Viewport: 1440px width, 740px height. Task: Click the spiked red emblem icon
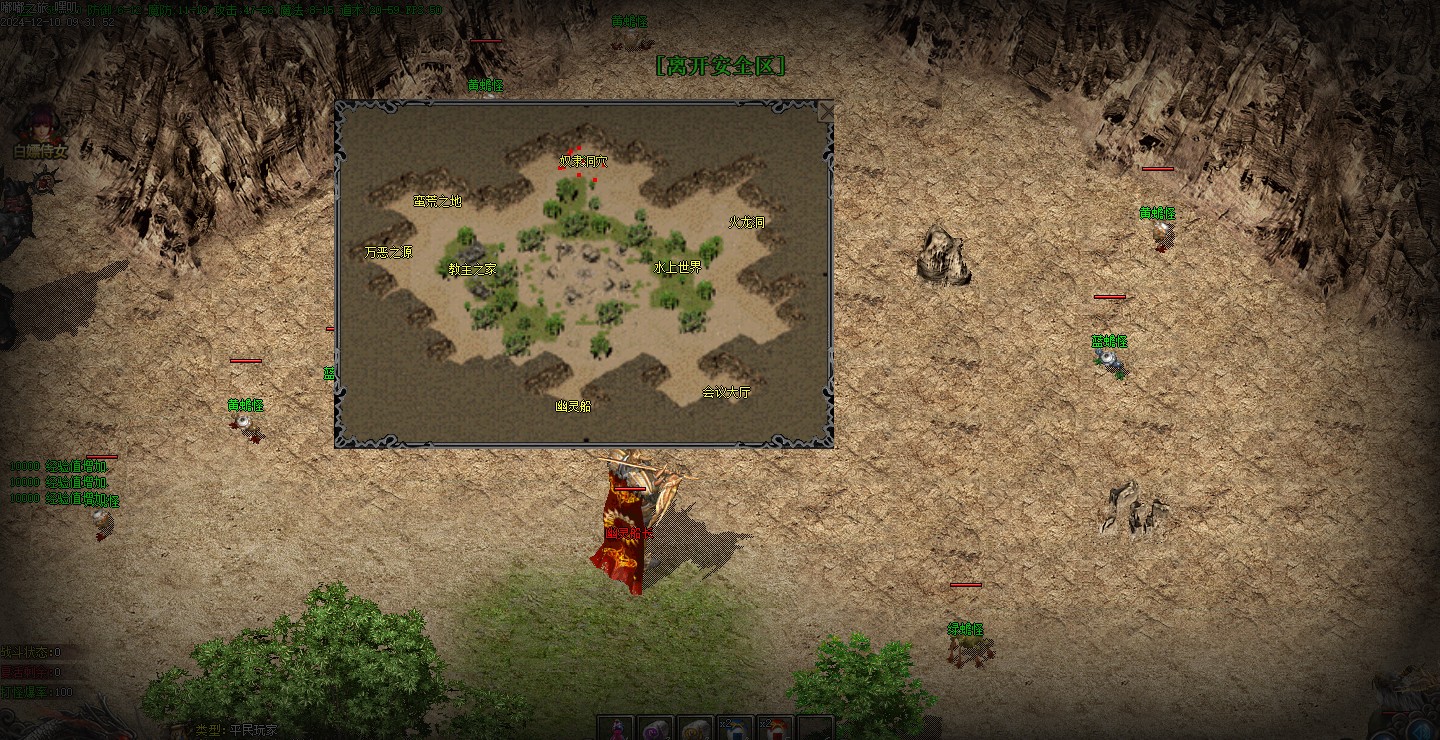(x=43, y=181)
